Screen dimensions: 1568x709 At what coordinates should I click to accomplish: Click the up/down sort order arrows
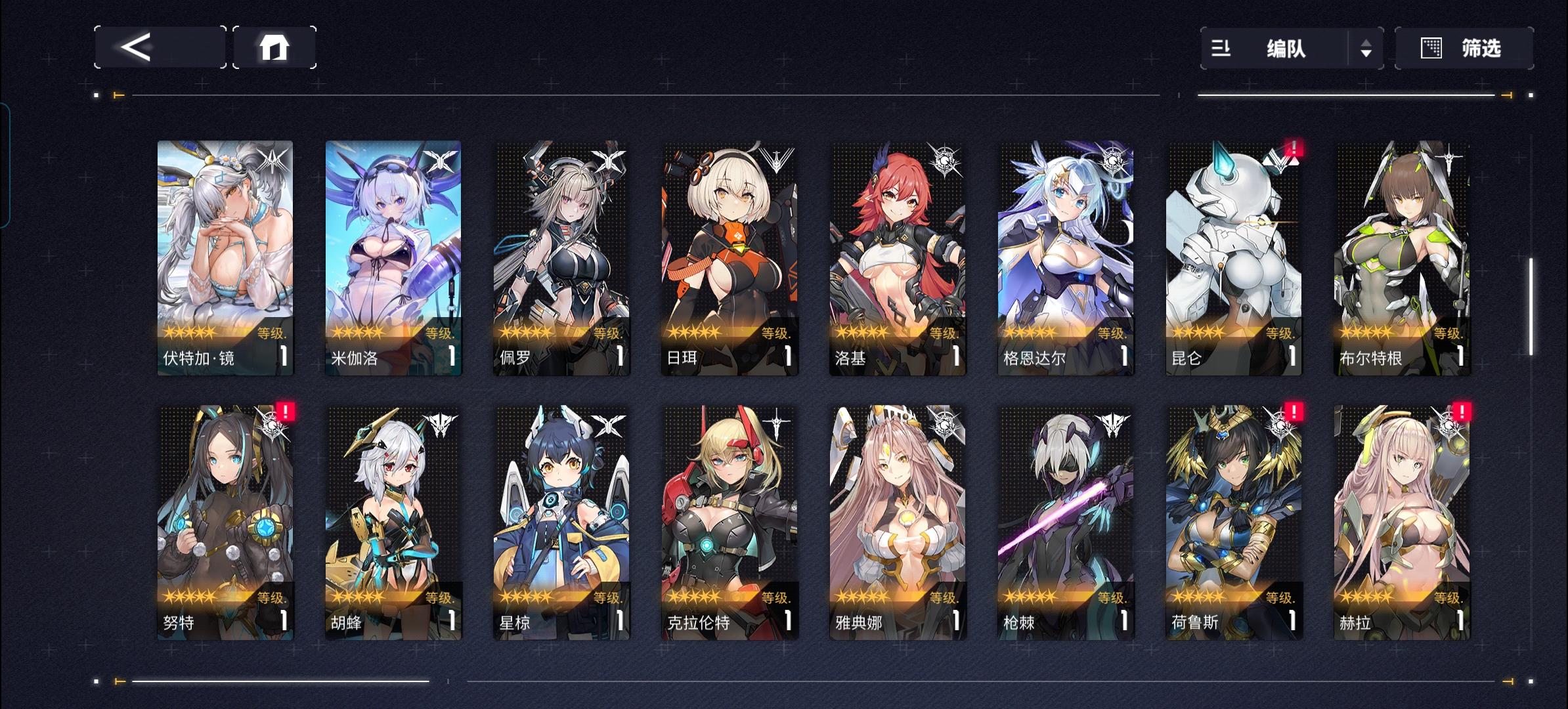click(1365, 48)
